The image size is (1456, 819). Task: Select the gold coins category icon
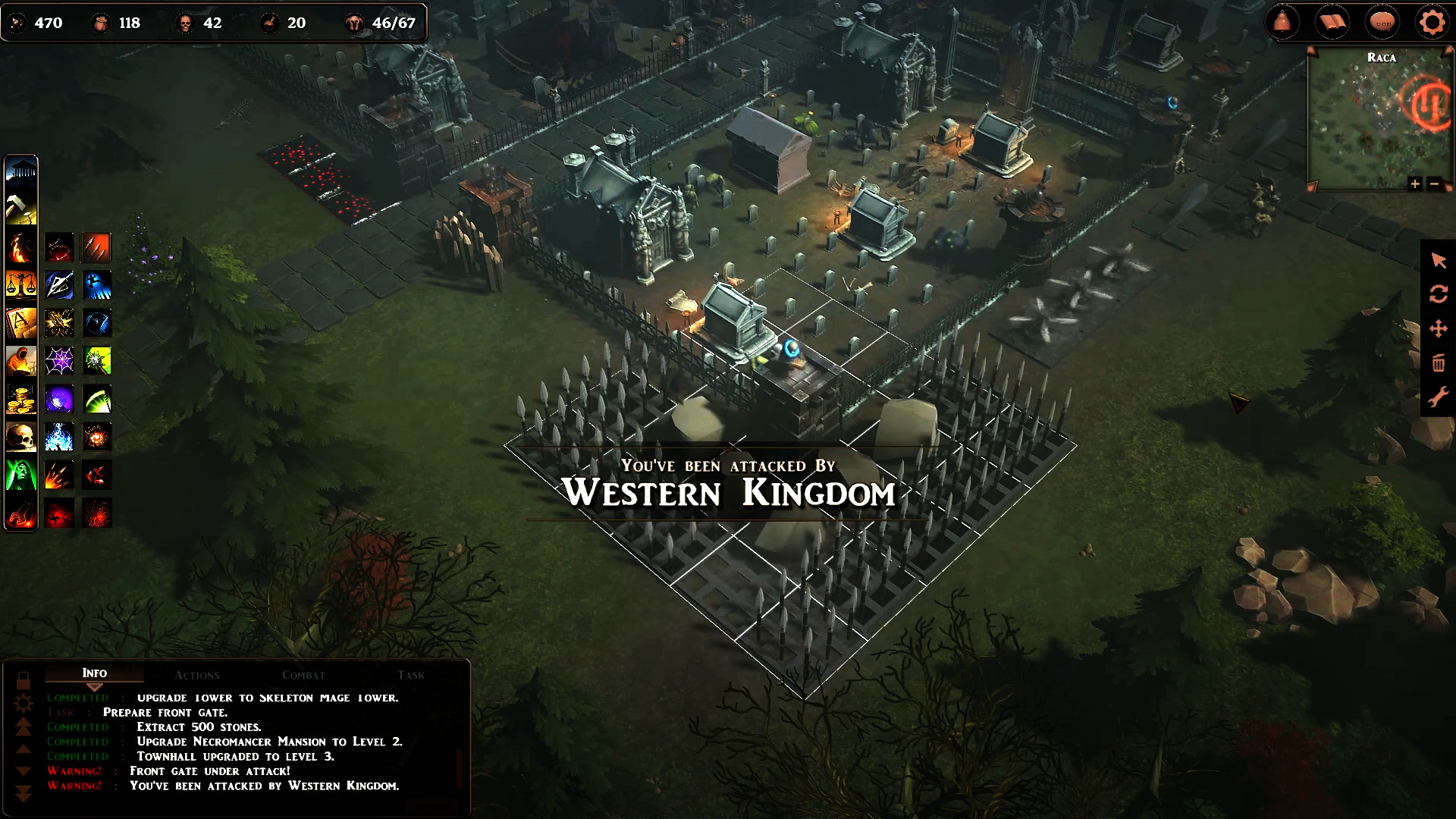pyautogui.click(x=21, y=399)
